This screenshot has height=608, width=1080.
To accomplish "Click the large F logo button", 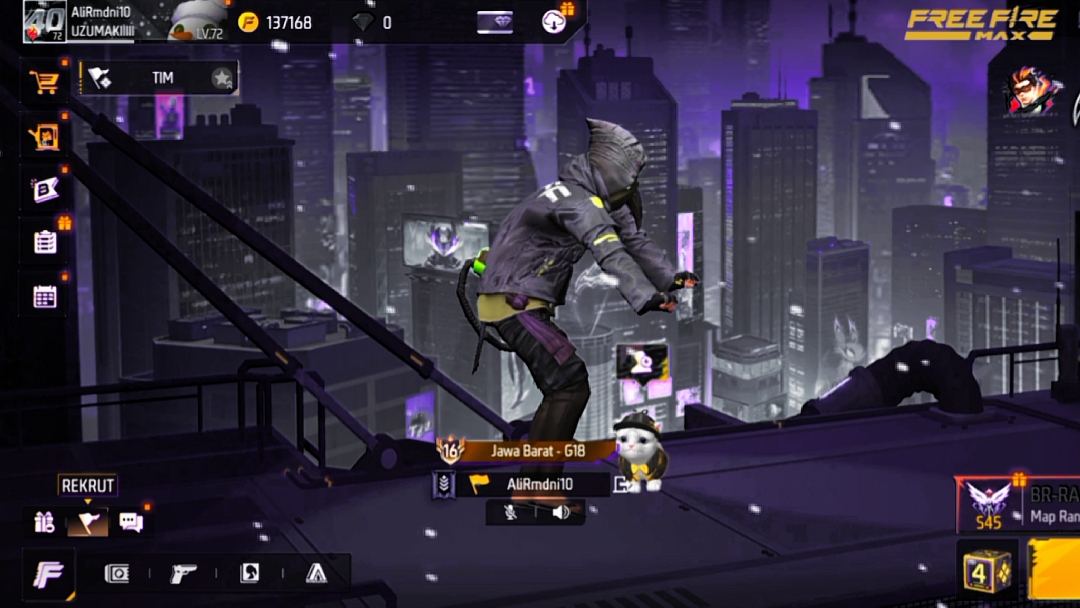I will pos(48,574).
